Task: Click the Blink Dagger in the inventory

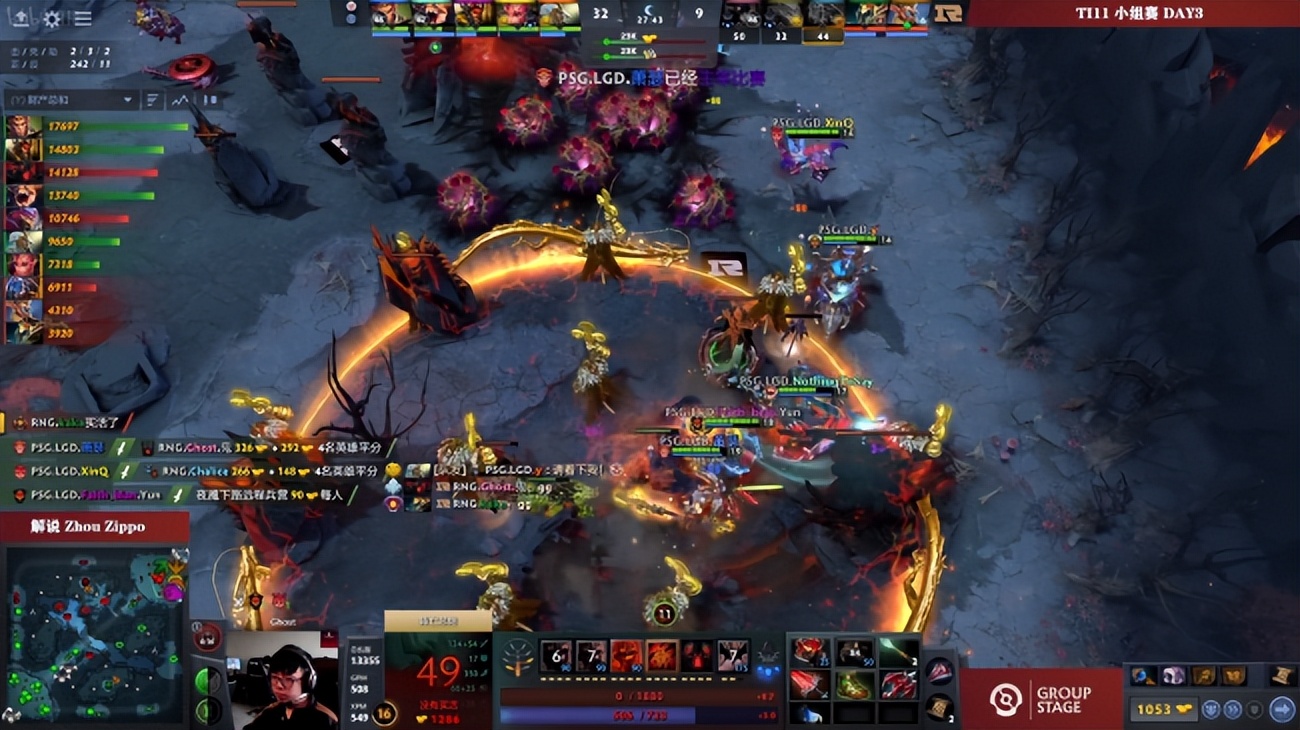Action: pos(811,714)
